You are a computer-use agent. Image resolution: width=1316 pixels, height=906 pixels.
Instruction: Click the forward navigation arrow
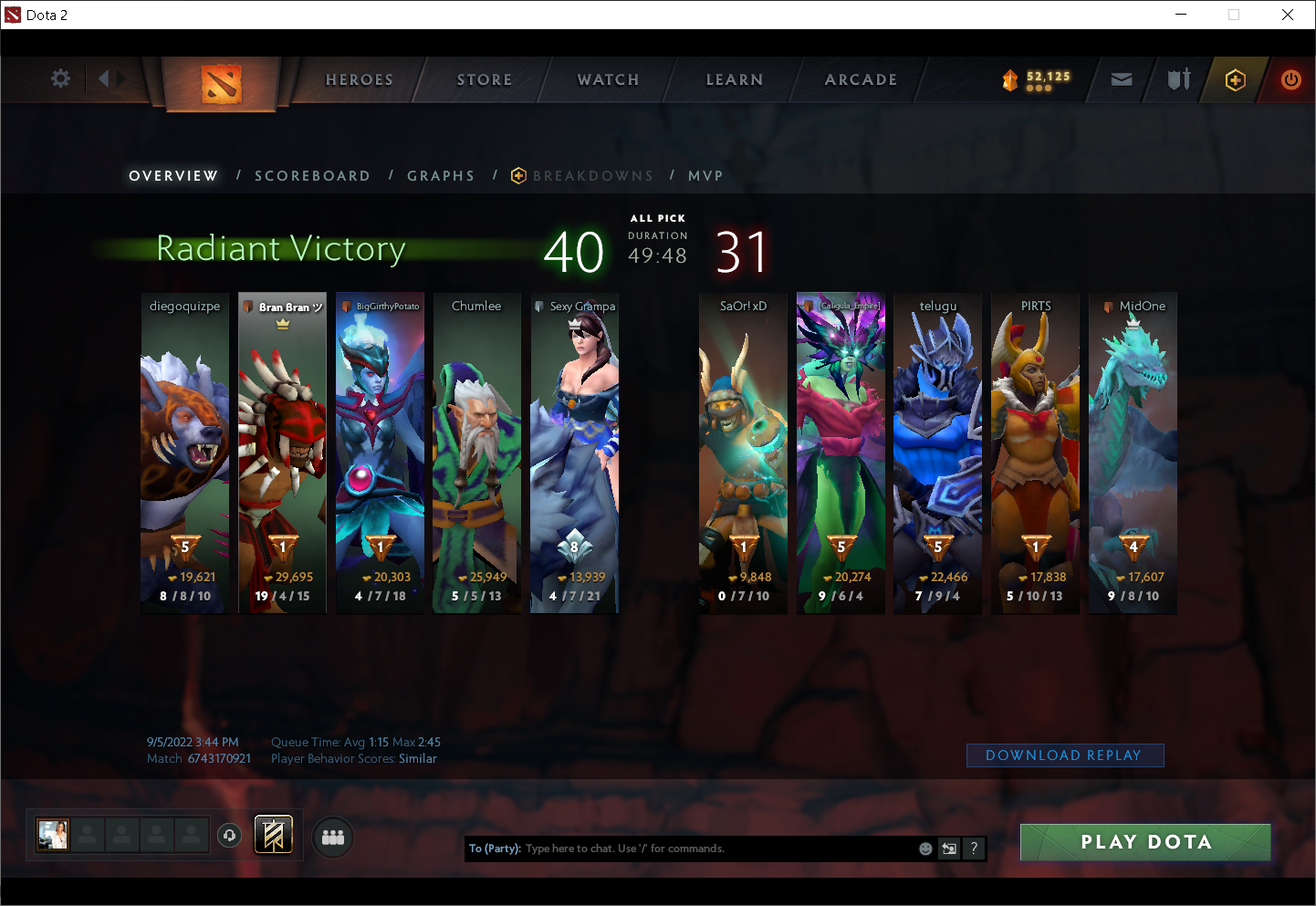pos(120,78)
